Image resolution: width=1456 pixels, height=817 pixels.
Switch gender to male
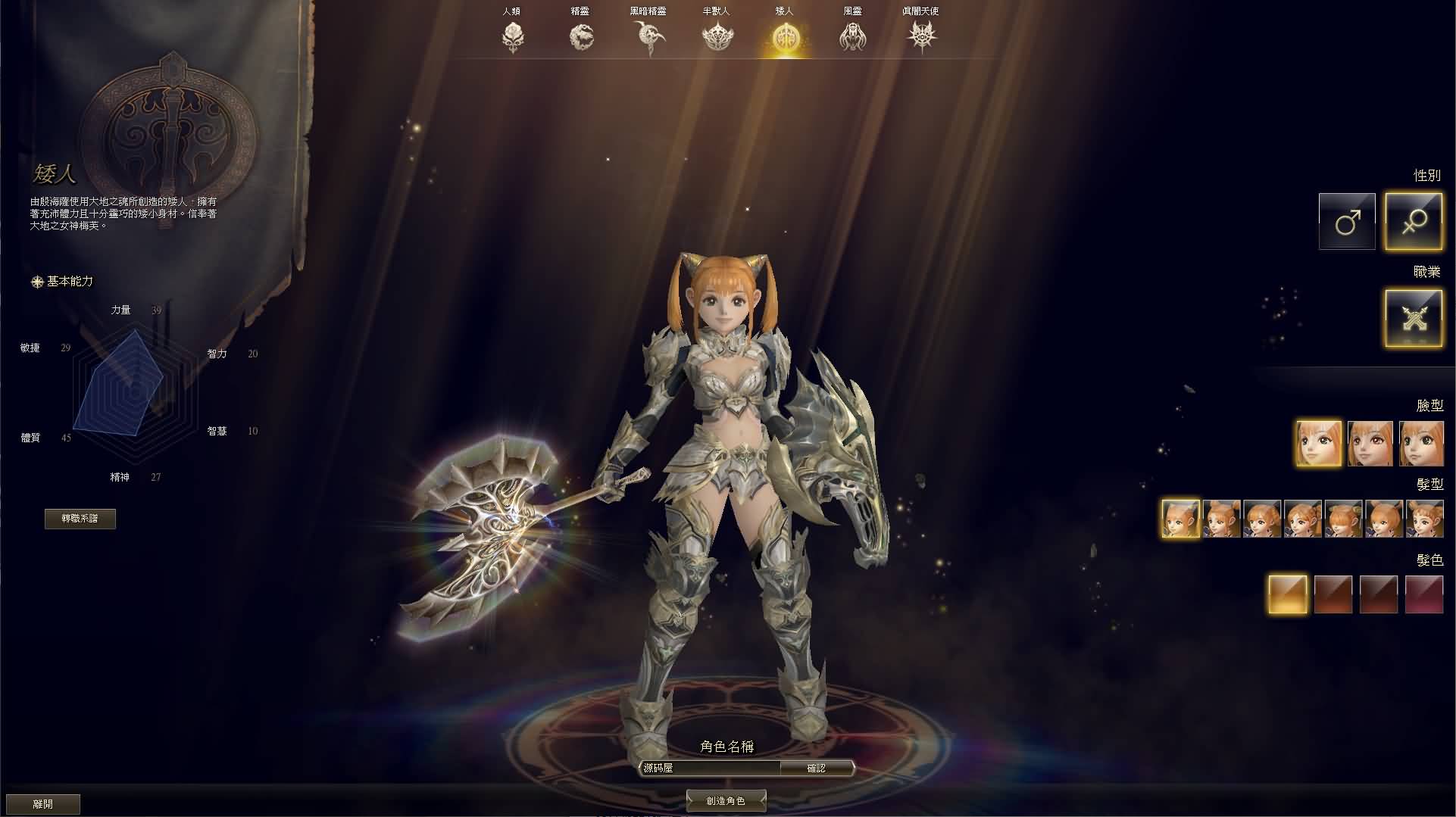pyautogui.click(x=1347, y=221)
